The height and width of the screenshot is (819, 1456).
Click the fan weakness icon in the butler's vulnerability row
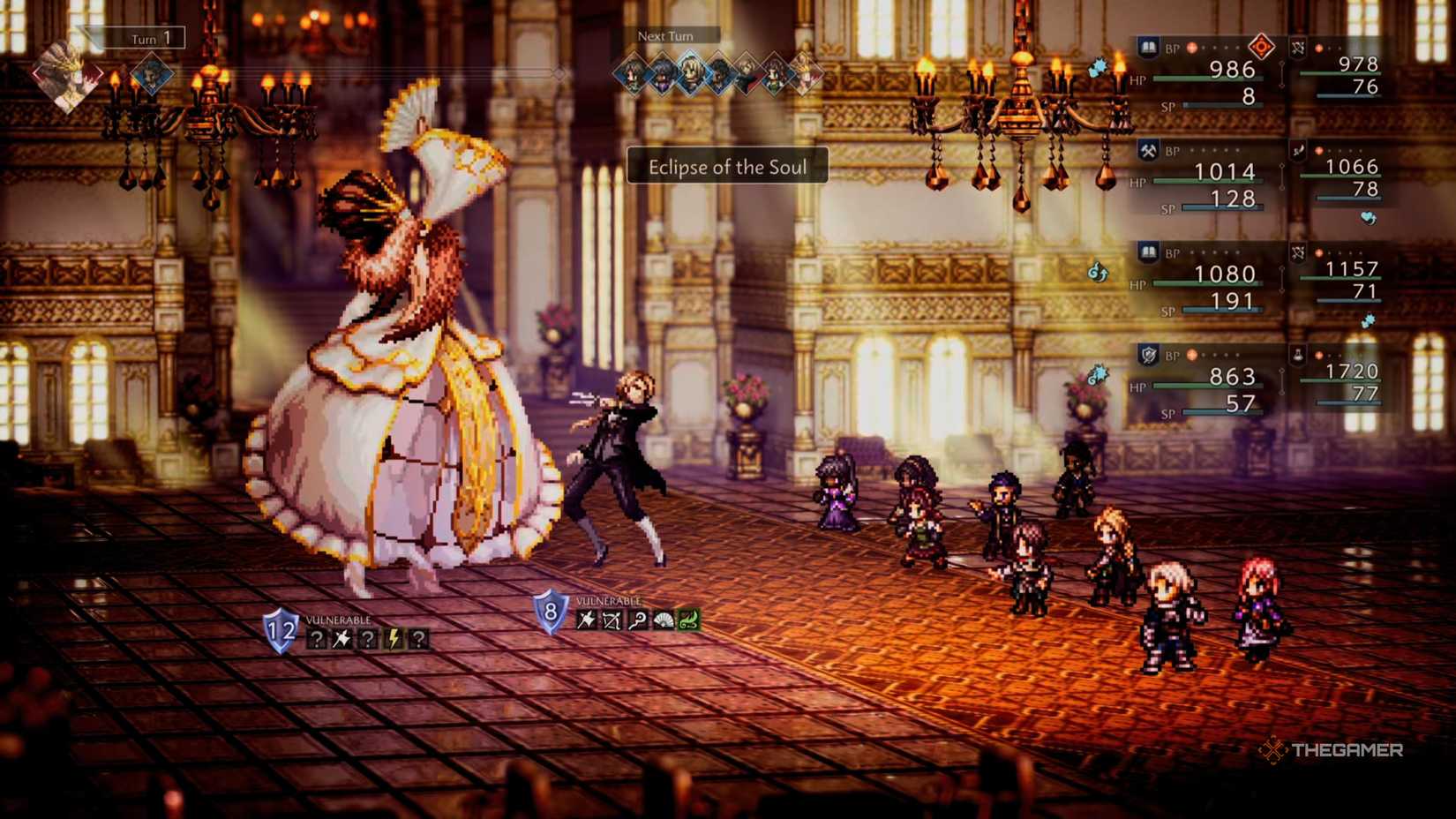coord(663,620)
